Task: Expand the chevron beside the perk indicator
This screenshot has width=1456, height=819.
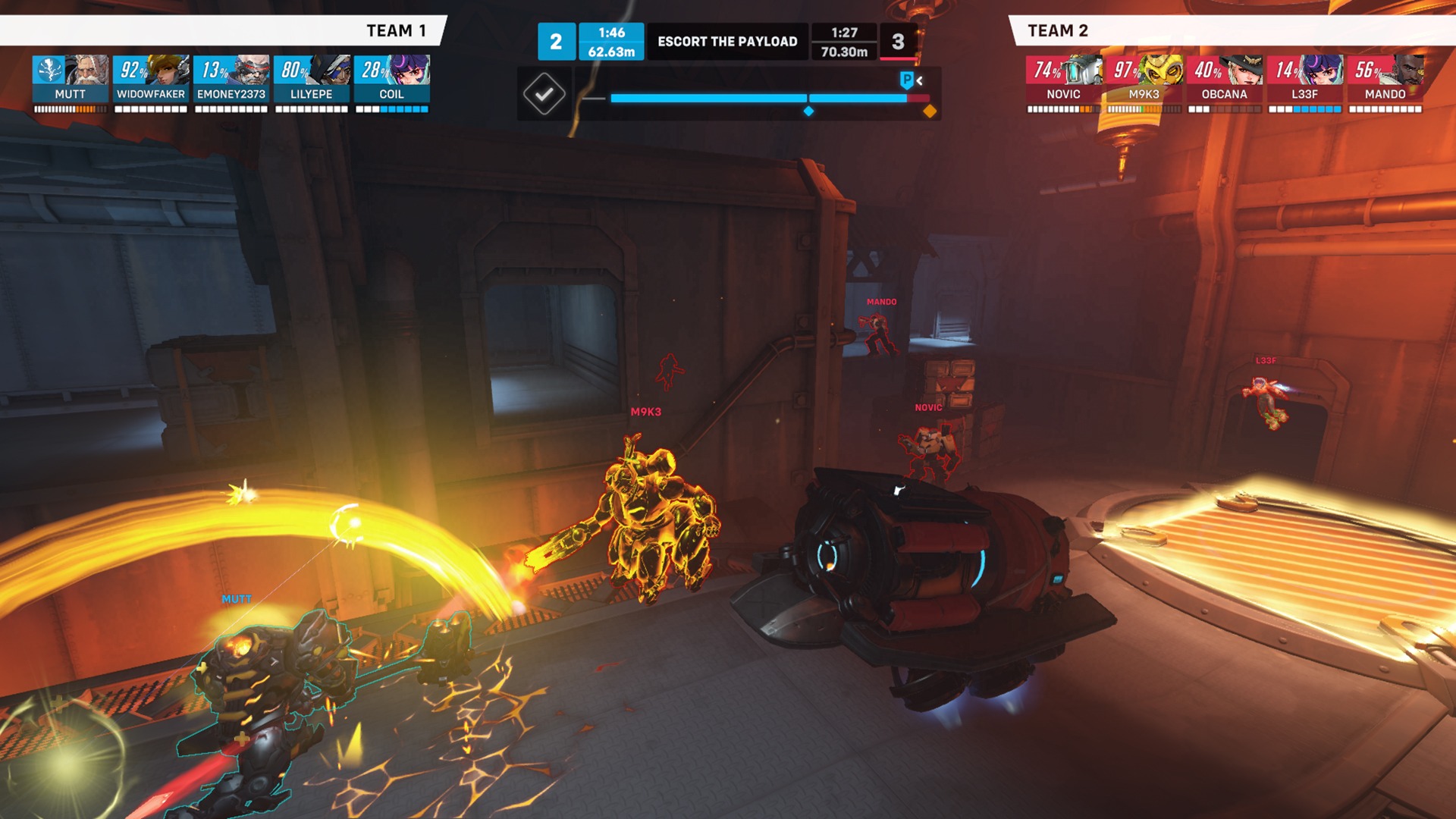Action: (918, 80)
